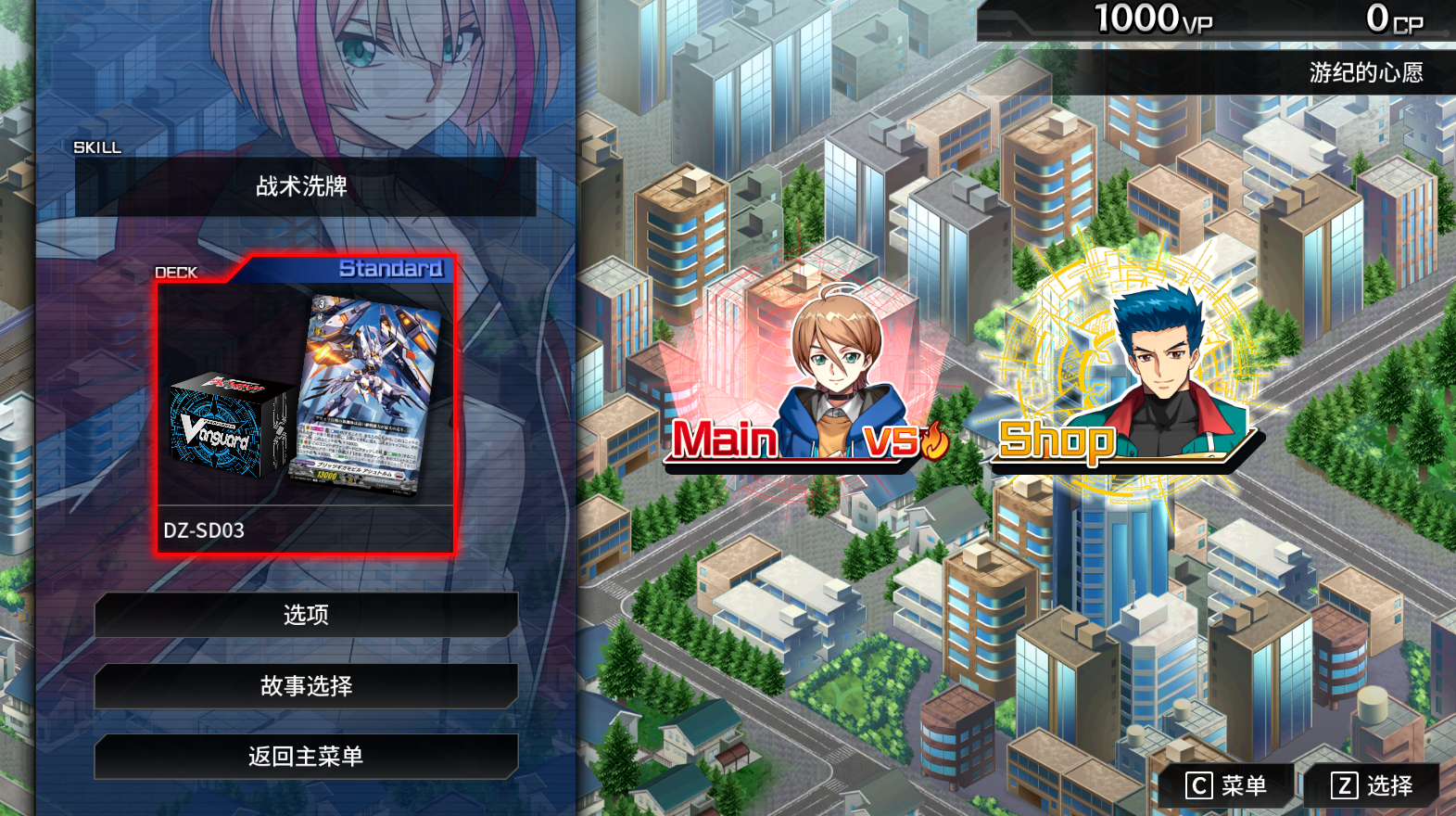The width and height of the screenshot is (1456, 816).
Task: Open the 菜单 menu button
Action: (1227, 786)
